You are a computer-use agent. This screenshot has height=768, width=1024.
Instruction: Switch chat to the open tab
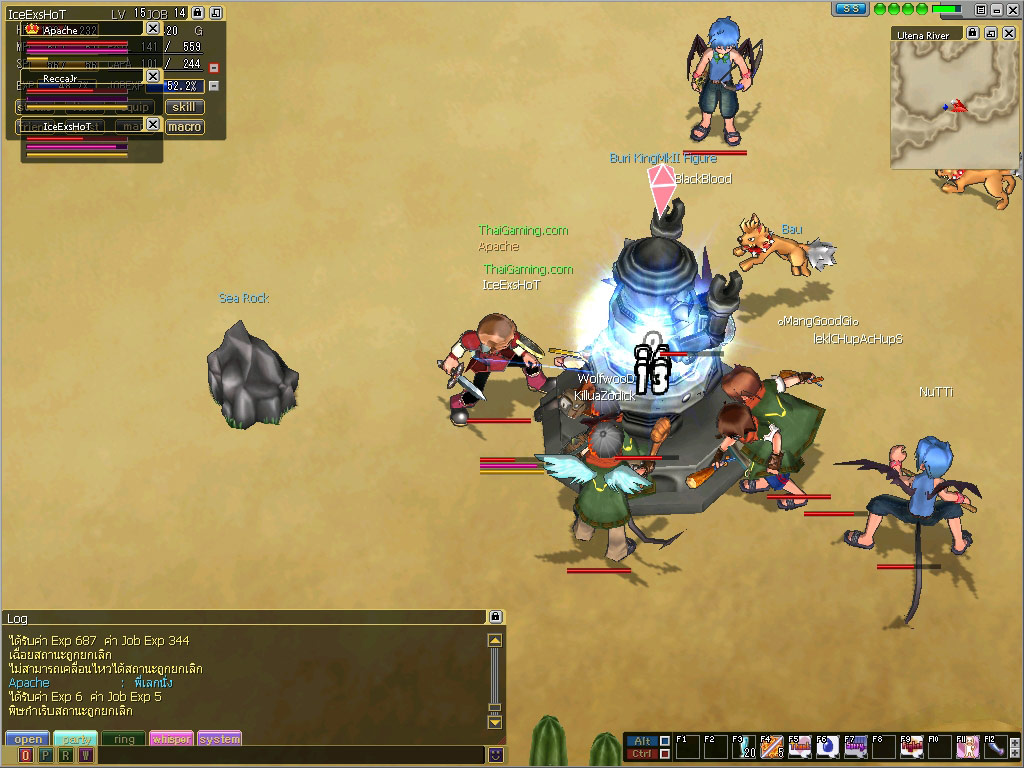pos(27,739)
